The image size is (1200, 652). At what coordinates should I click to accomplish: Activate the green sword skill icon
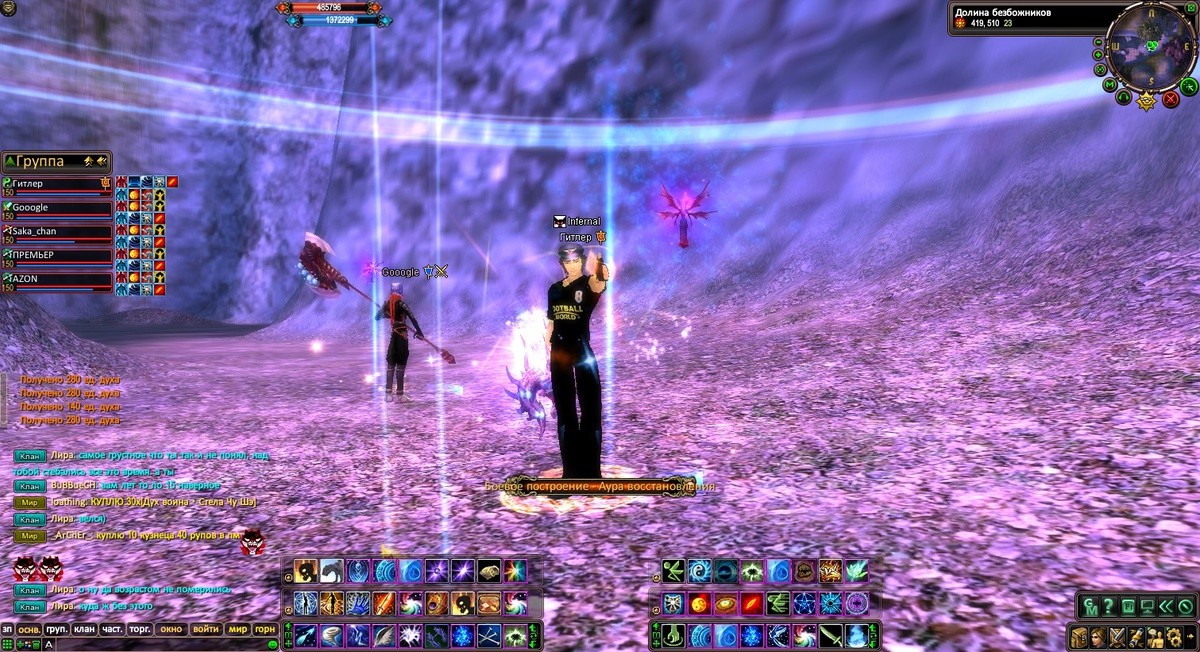coord(831,635)
